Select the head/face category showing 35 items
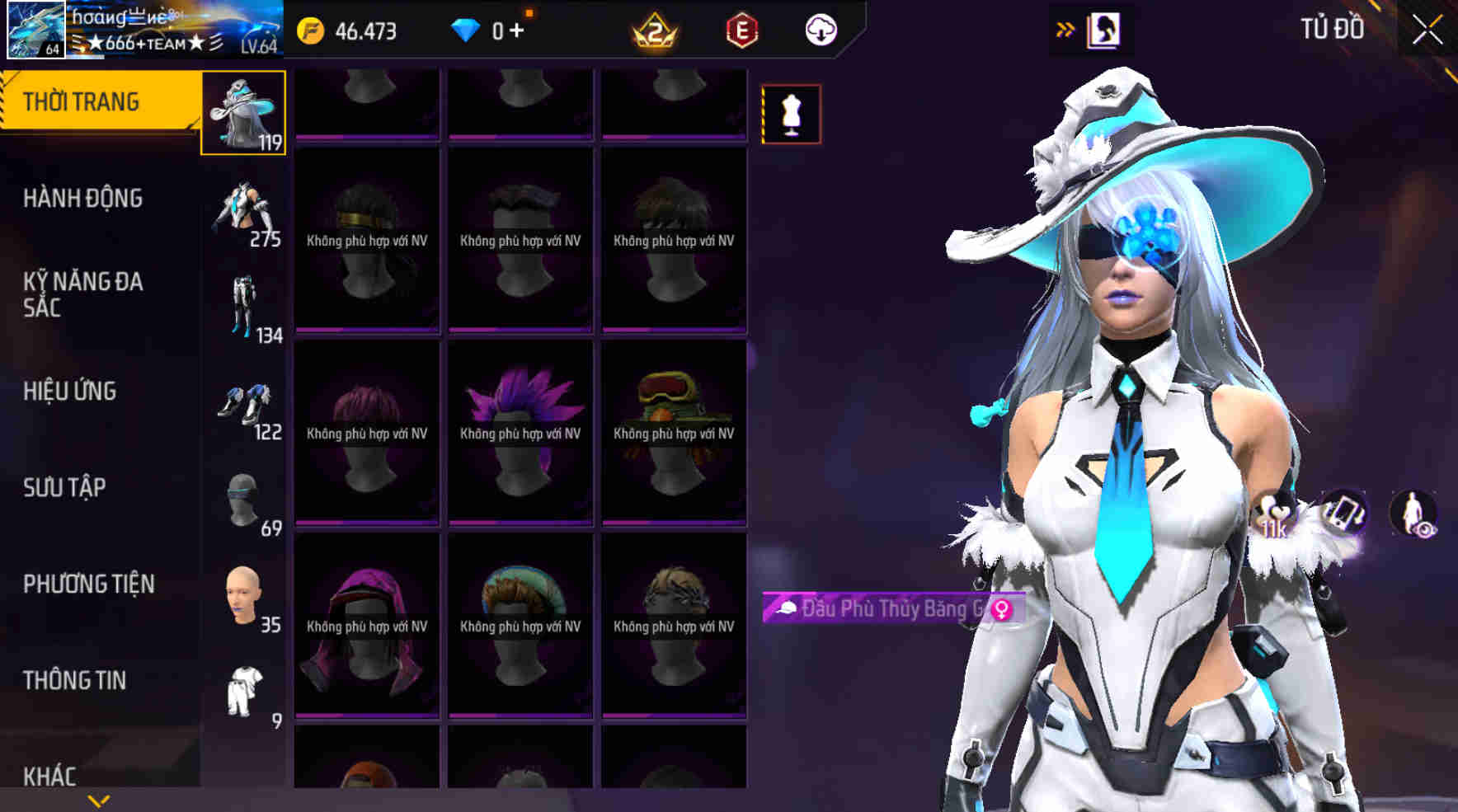The width and height of the screenshot is (1458, 812). point(243,594)
